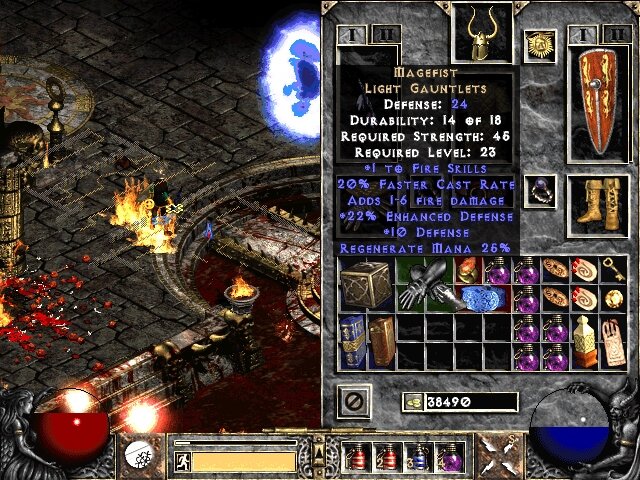Close the inventory with the circle-slash button
The height and width of the screenshot is (480, 640).
[x=355, y=402]
